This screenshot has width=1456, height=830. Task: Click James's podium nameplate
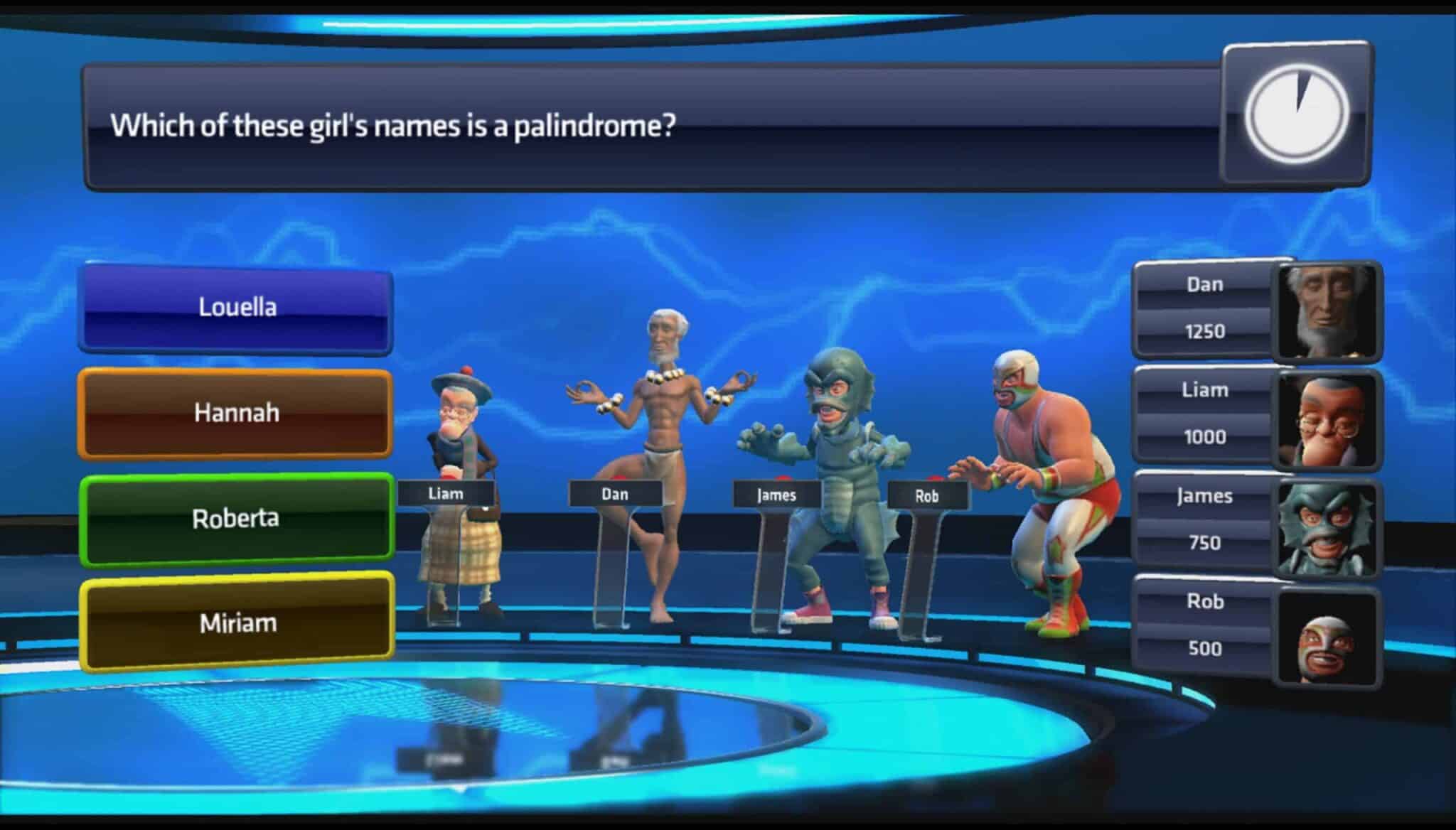click(775, 496)
